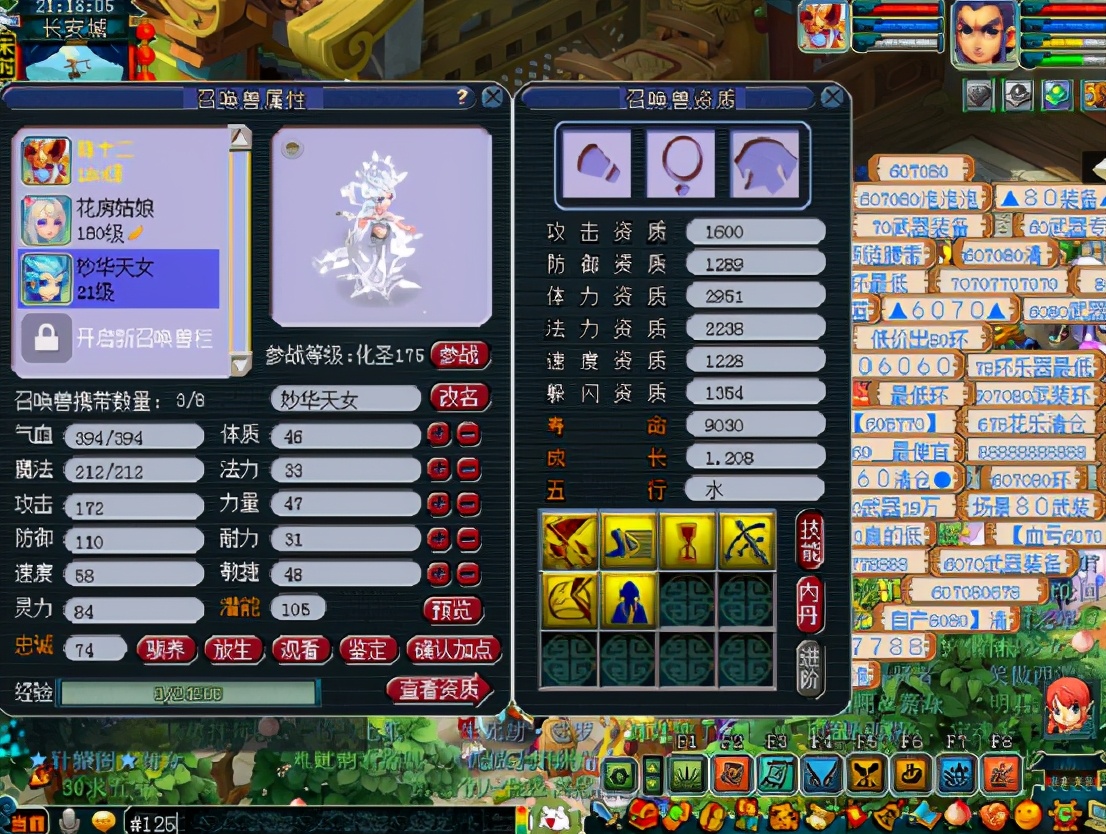Toggle 查看资质 panel button

[x=439, y=689]
